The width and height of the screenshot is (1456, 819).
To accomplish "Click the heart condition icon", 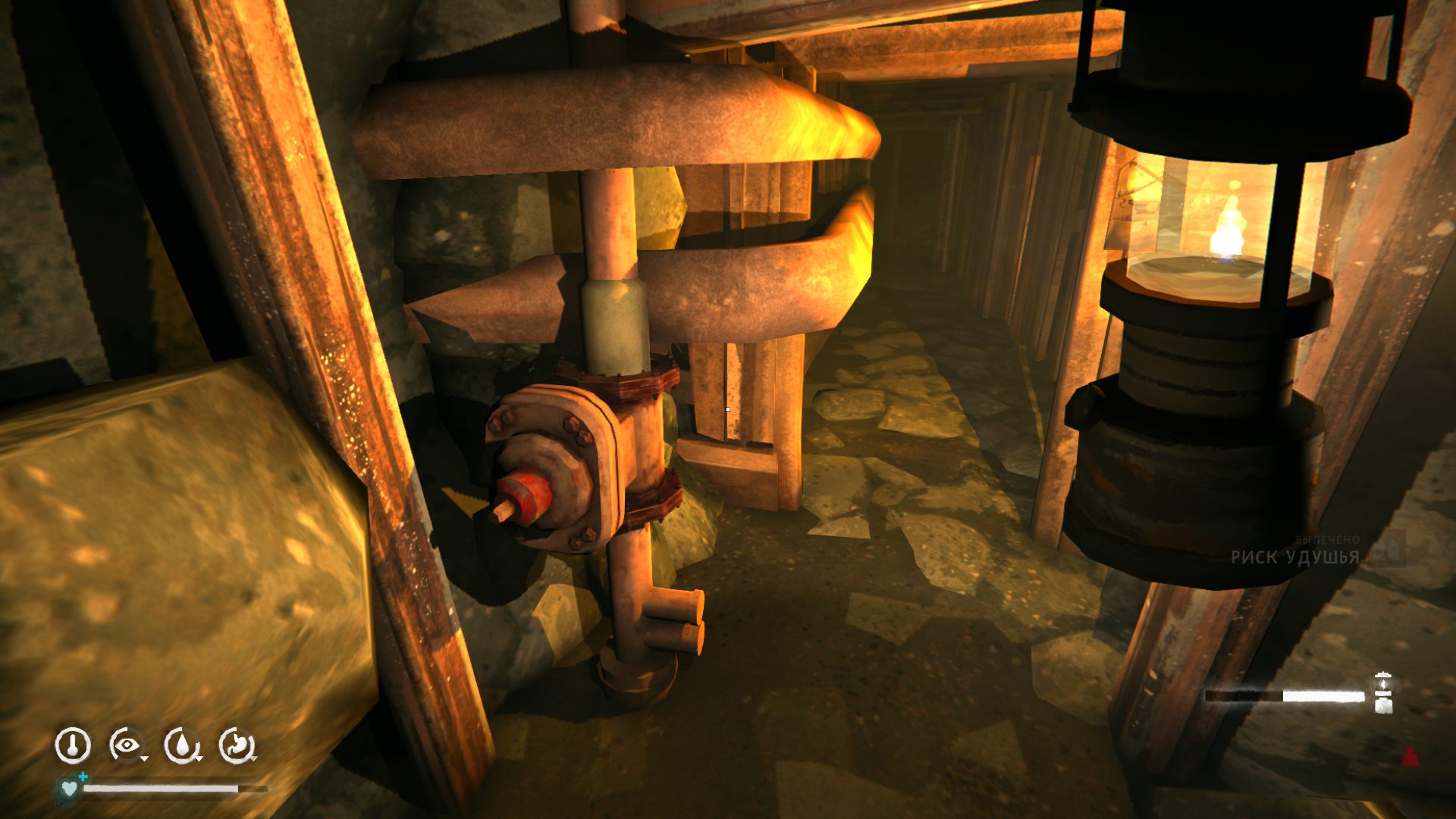I will (69, 789).
